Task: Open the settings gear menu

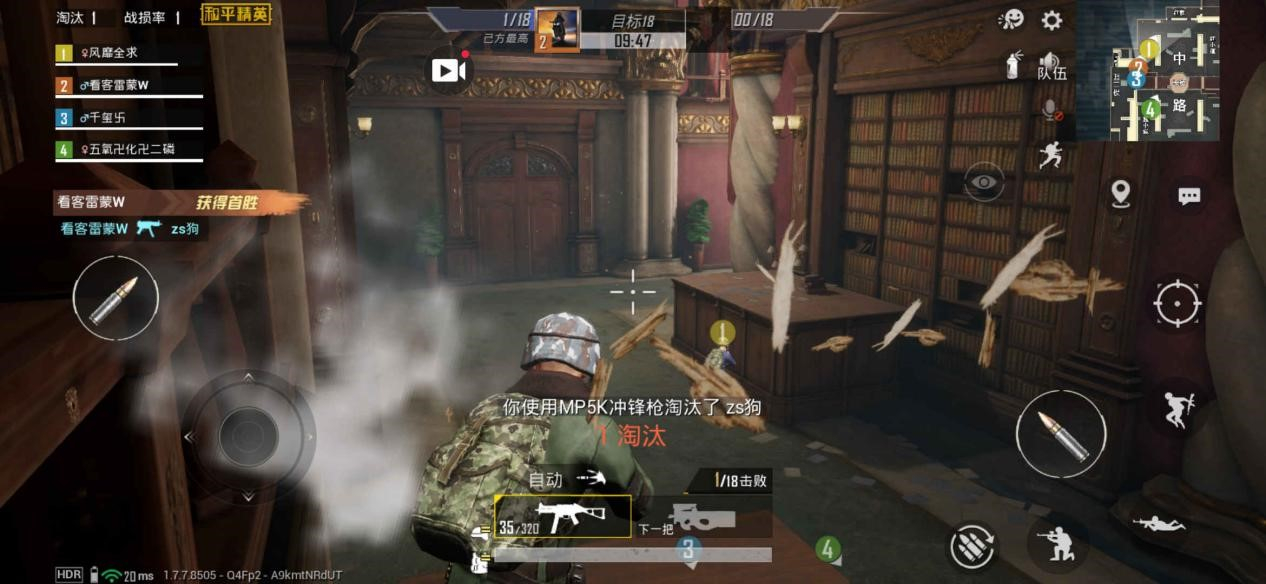Action: click(x=1052, y=20)
